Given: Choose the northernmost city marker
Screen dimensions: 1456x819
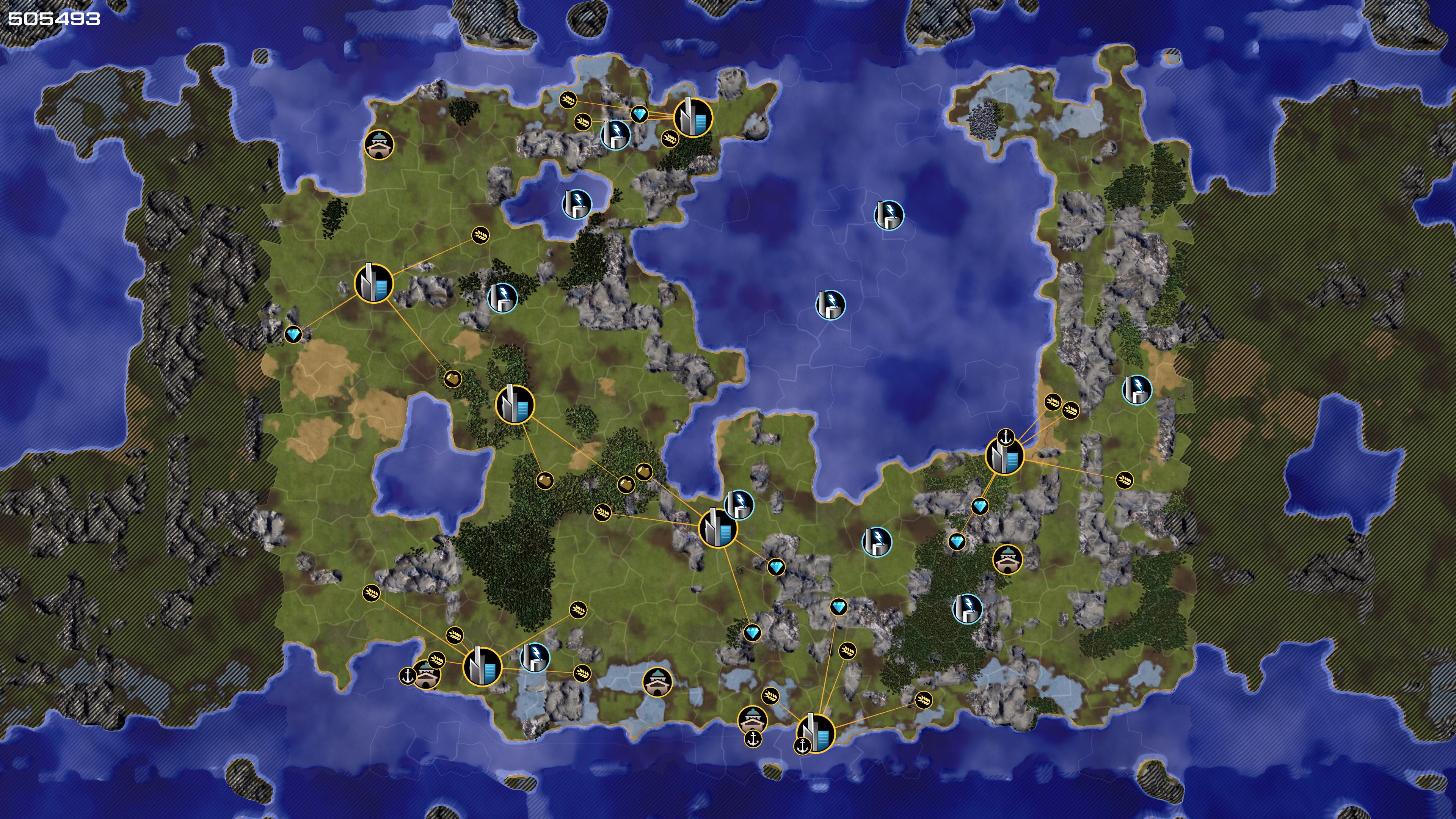Looking at the screenshot, I should tap(693, 118).
